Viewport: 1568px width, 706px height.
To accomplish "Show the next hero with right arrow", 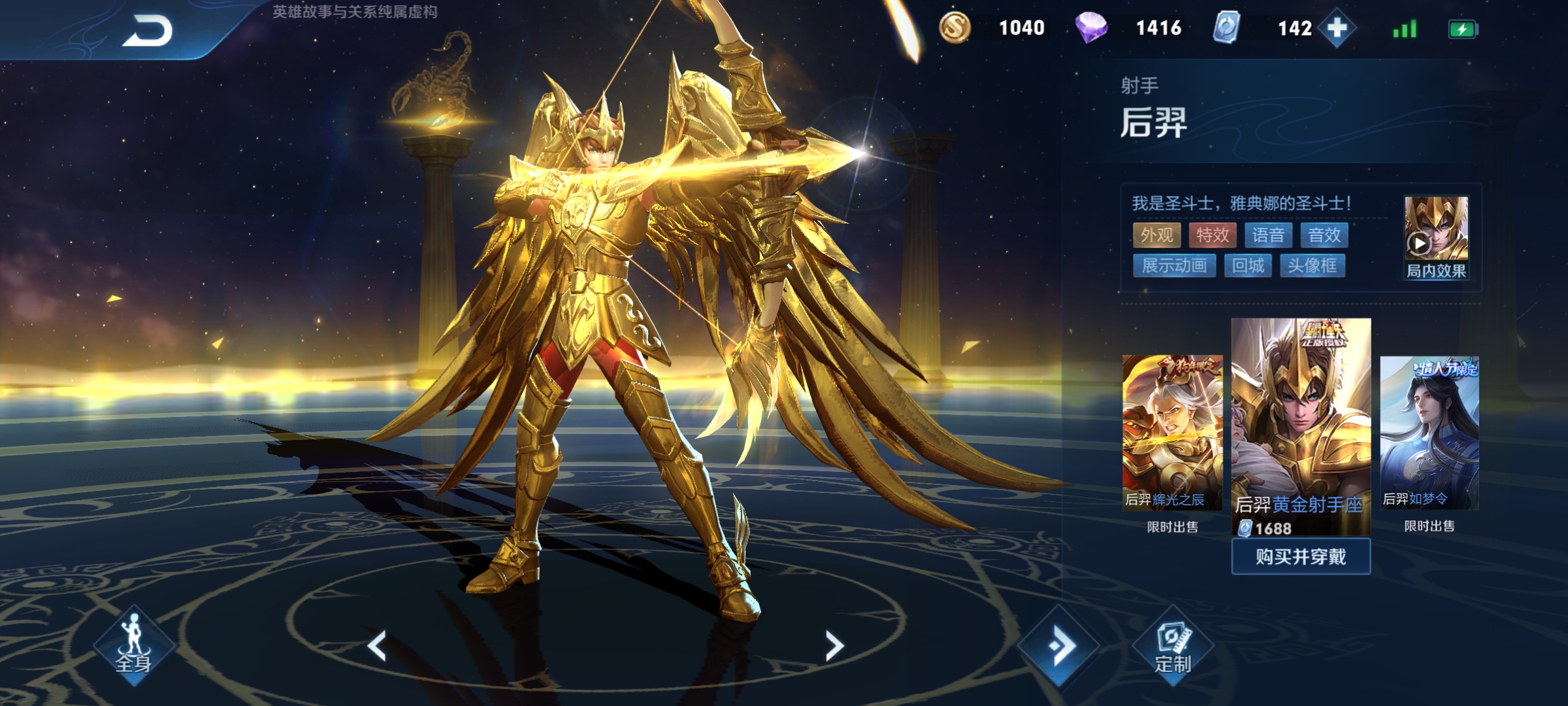I will pos(834,646).
